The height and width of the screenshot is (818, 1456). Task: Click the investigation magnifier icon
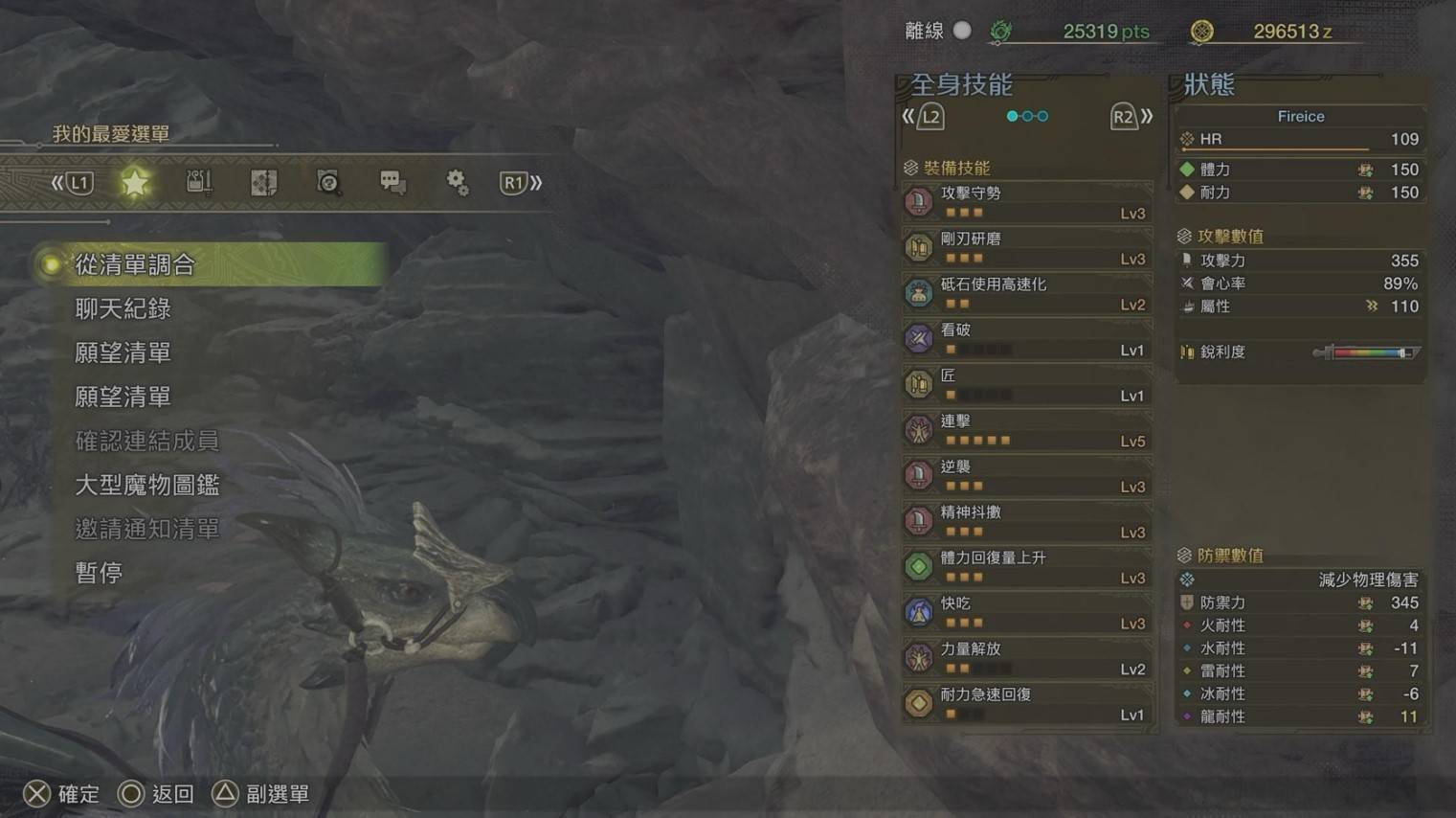328,181
